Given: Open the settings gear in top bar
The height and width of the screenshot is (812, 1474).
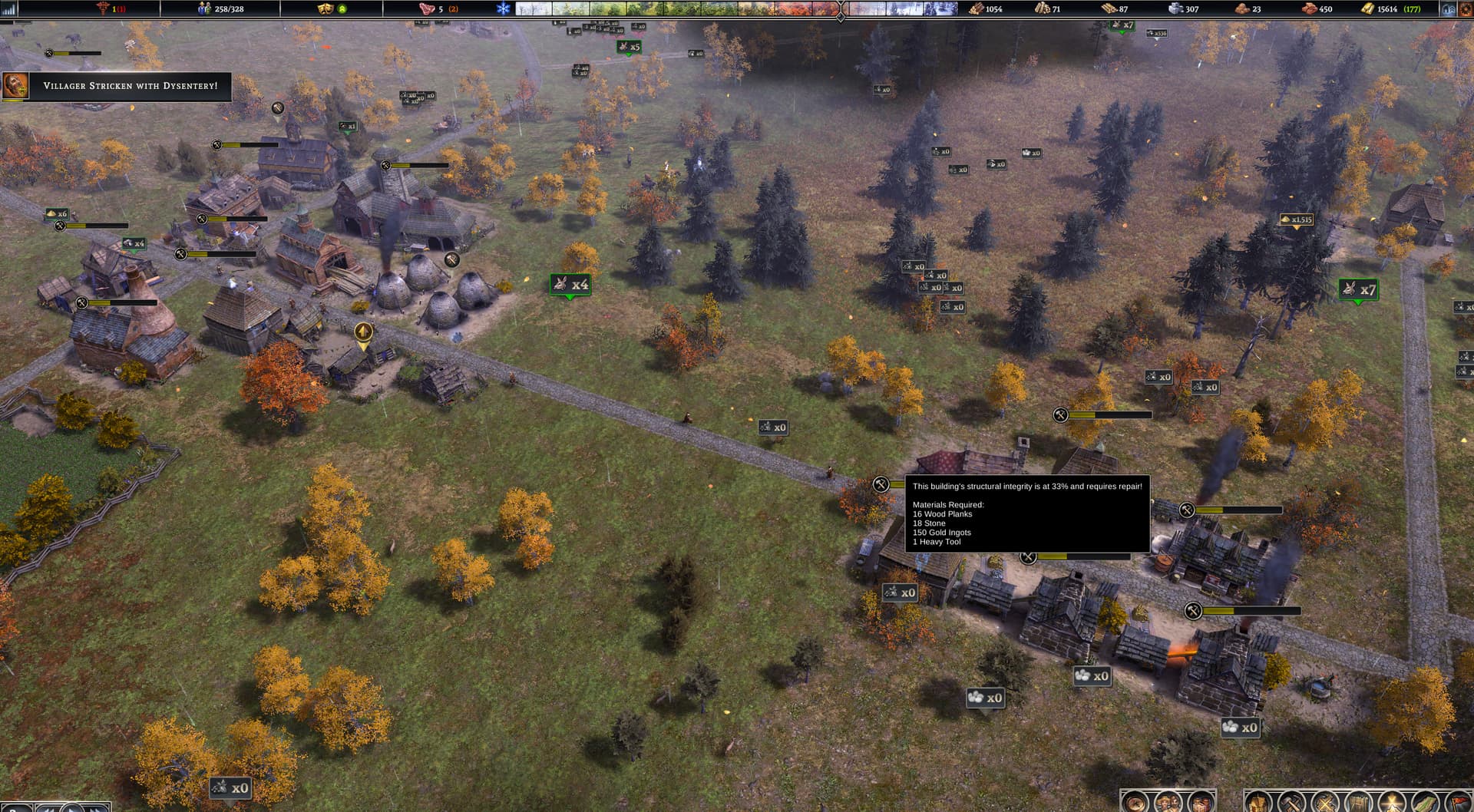Looking at the screenshot, I should click(x=1465, y=9).
